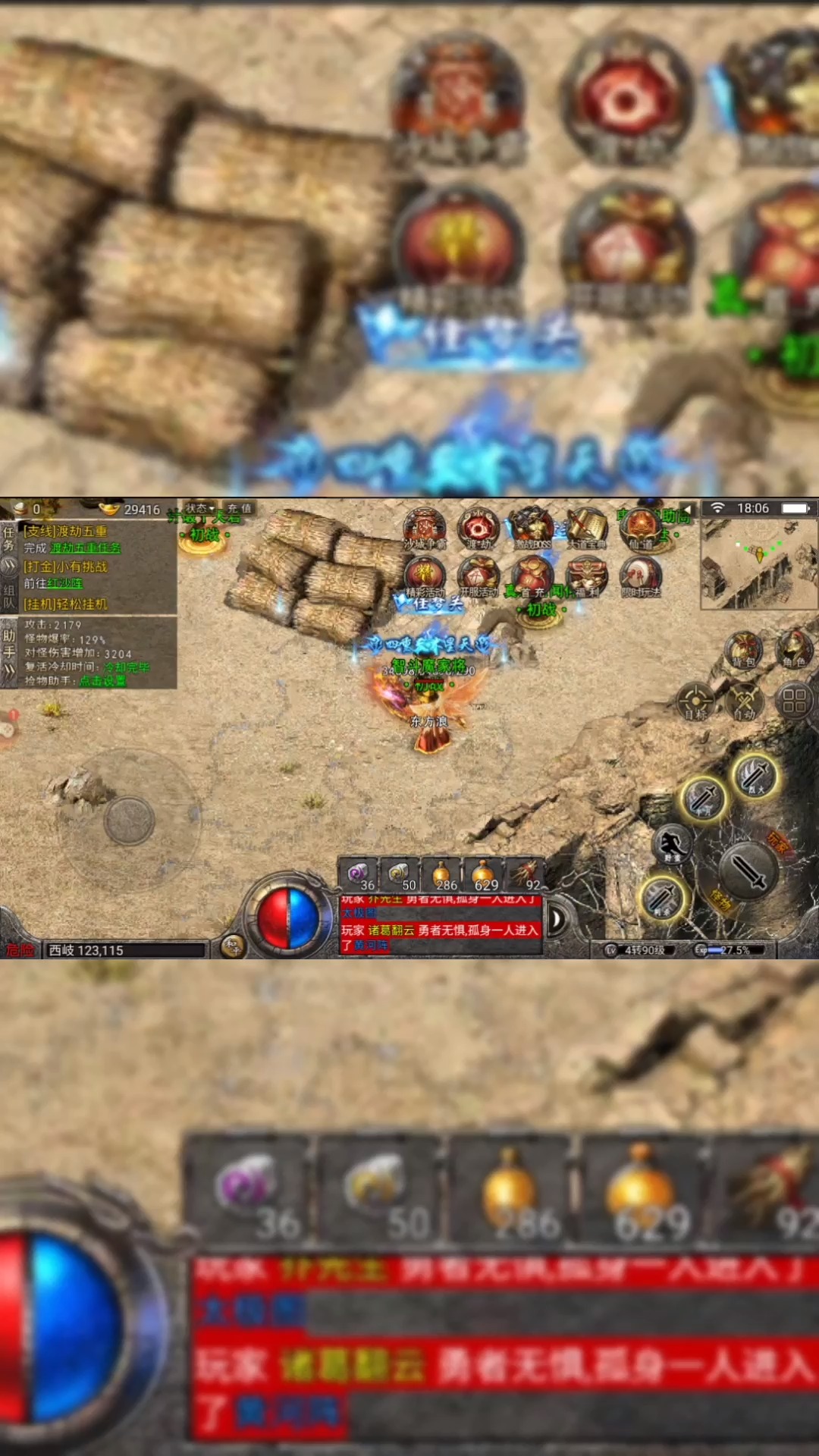Use the potion slot showing 629
Viewport: 819px width, 1456px height.
[484, 876]
